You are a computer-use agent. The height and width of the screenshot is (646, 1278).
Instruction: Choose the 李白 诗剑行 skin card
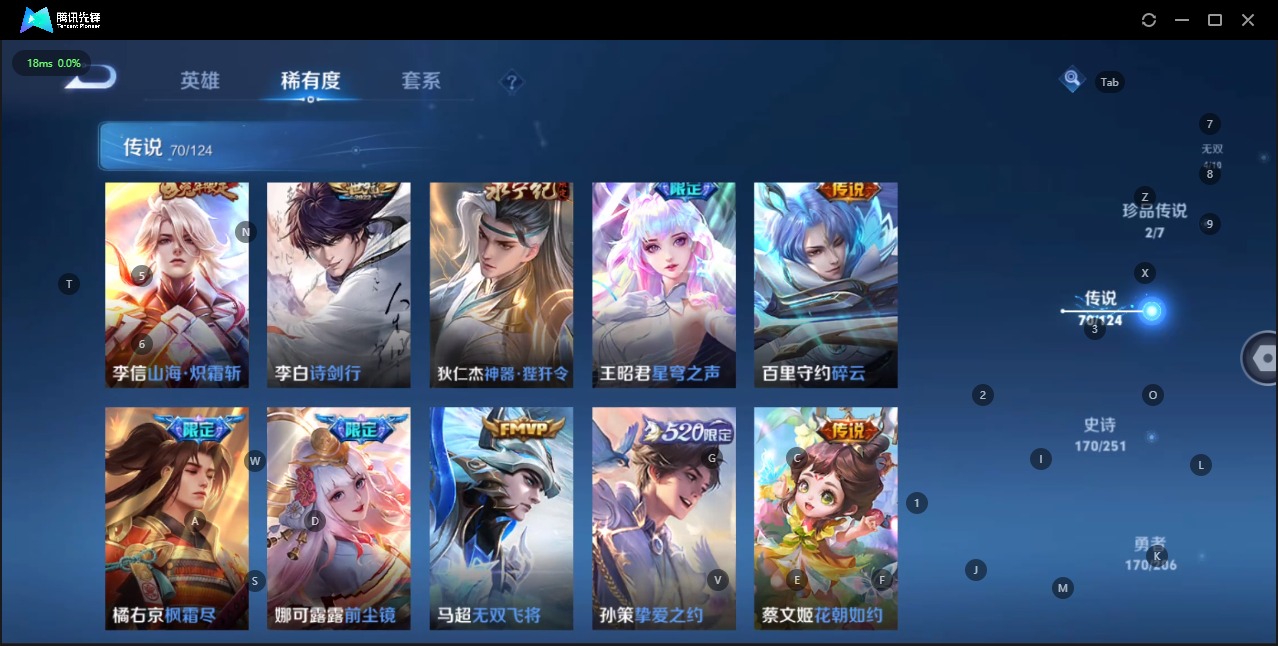click(339, 285)
